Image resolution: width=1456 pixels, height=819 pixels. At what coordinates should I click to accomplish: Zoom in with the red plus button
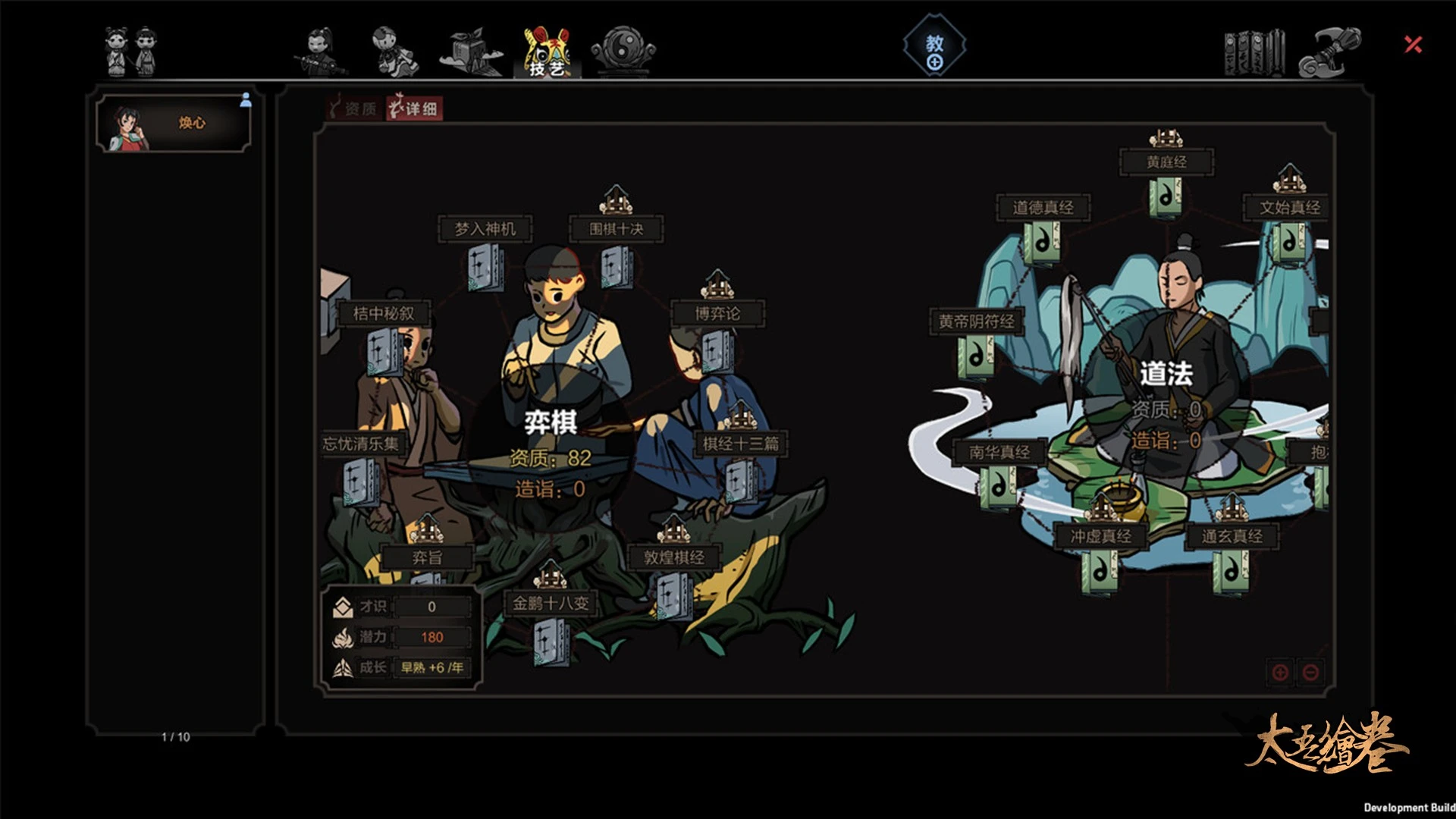[1280, 672]
